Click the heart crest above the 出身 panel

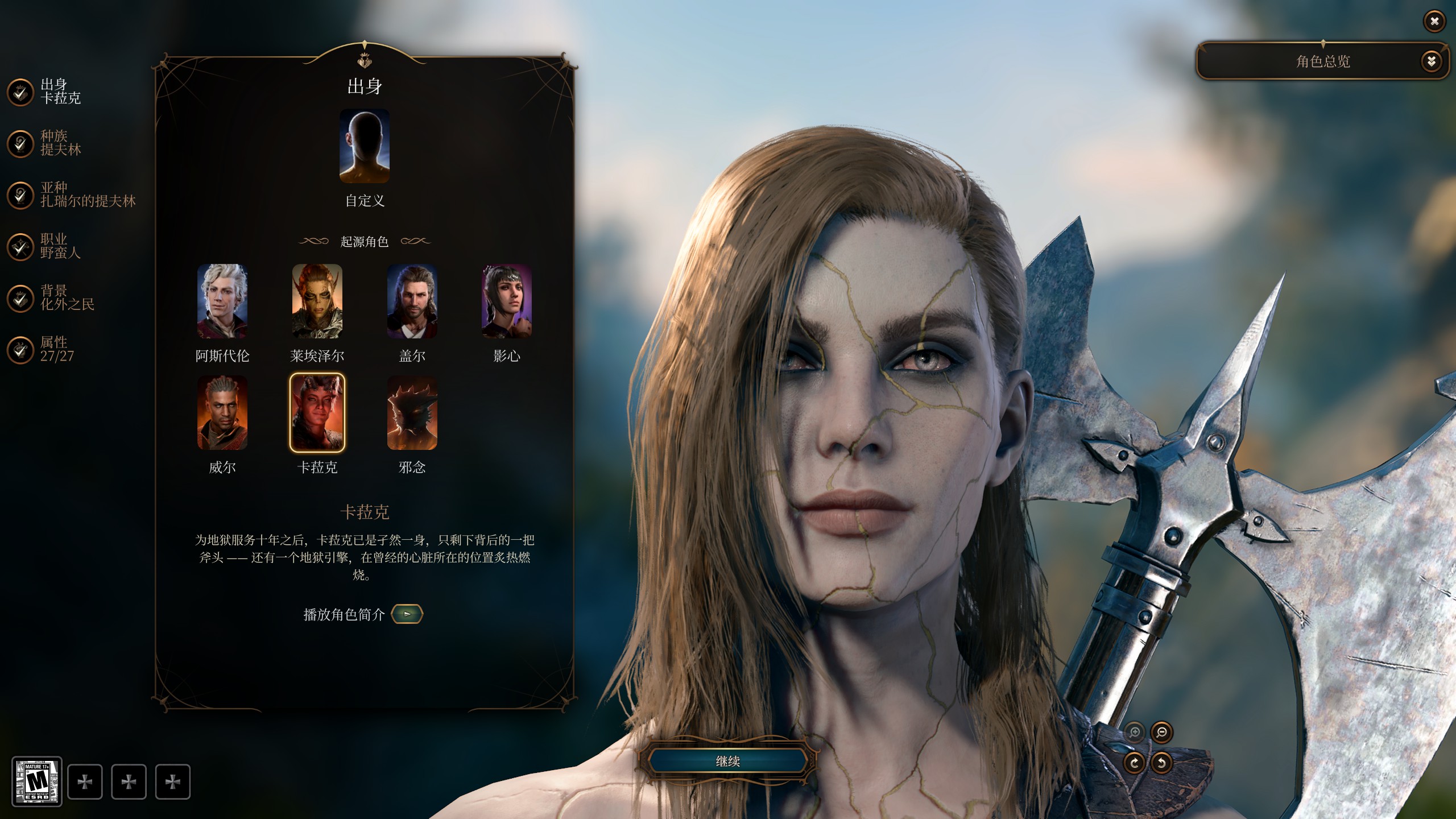pos(365,59)
